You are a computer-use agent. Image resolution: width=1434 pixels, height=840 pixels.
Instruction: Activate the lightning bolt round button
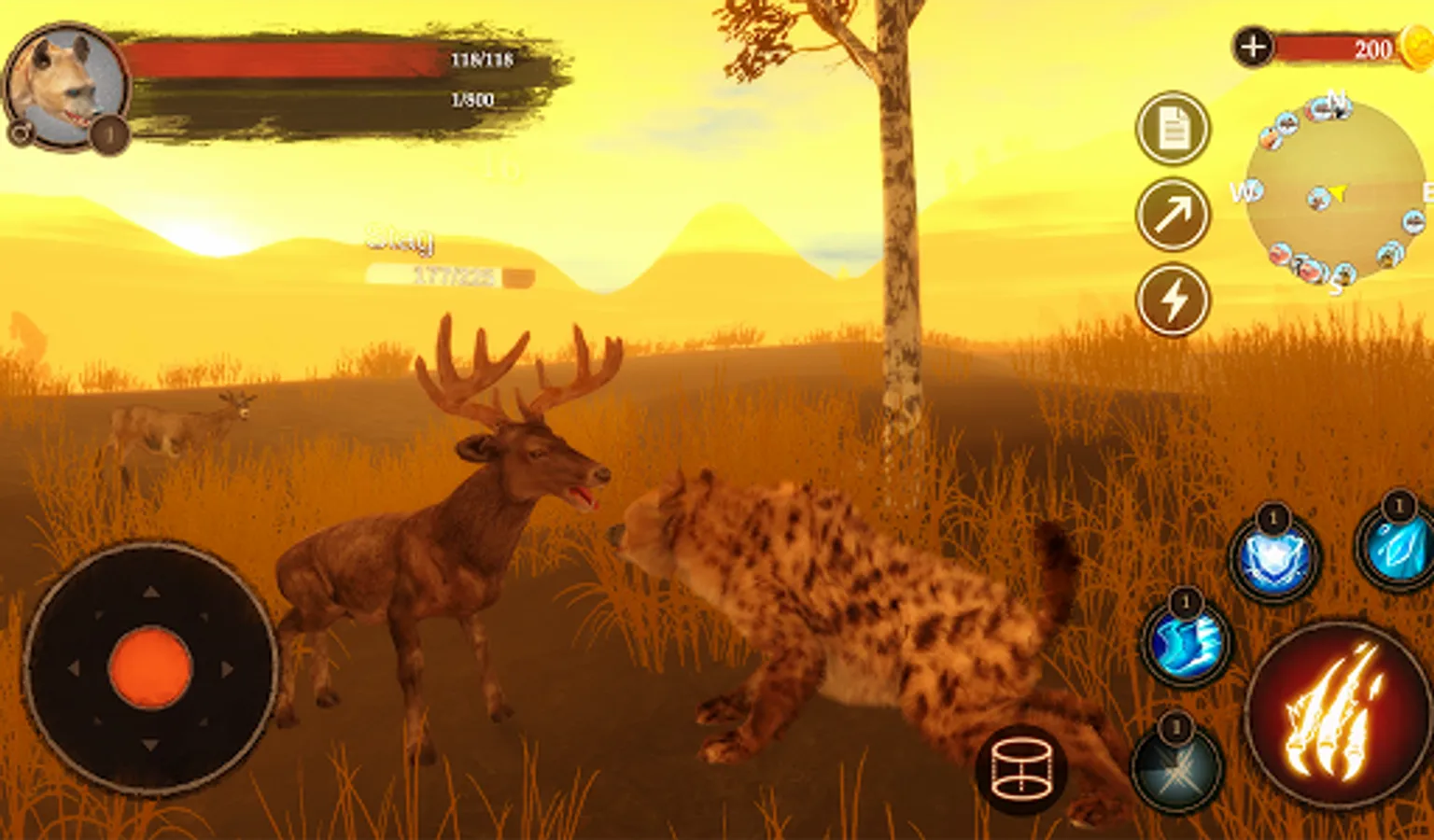(x=1173, y=300)
